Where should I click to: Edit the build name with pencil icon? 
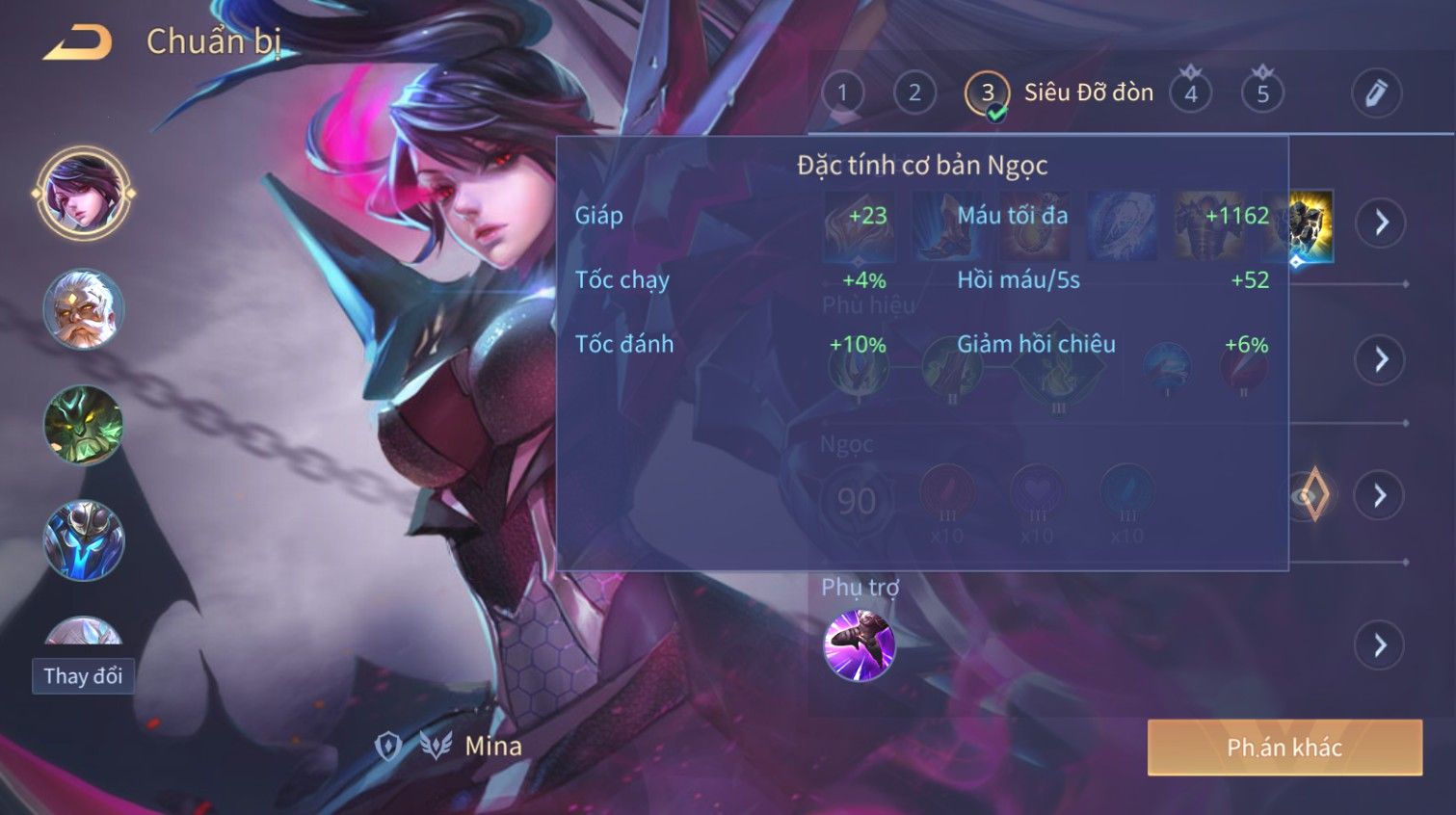pos(1376,93)
